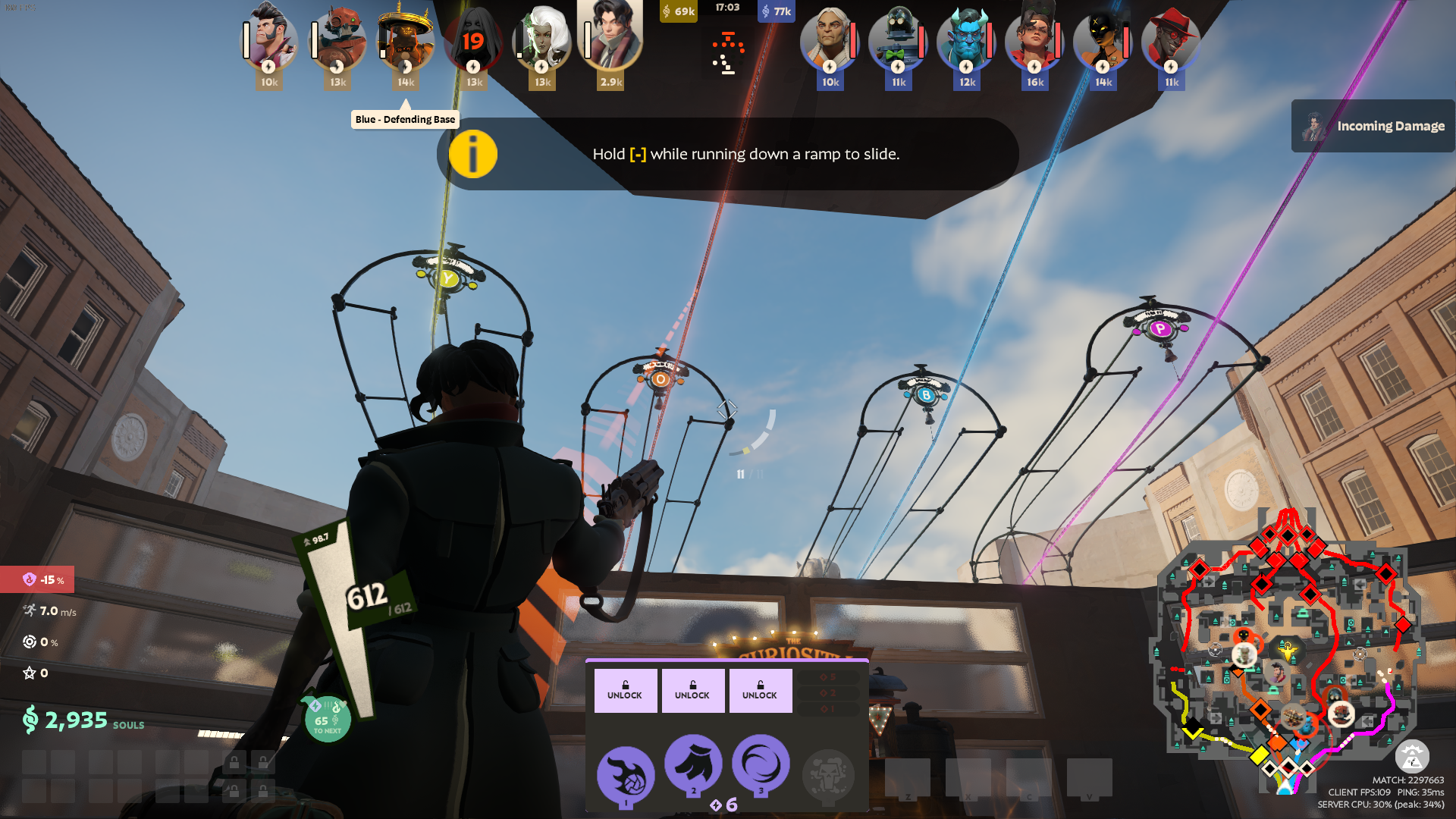Select the dead hooded hero portrait showing 19
Image resolution: width=1456 pixels, height=819 pixels.
474,39
